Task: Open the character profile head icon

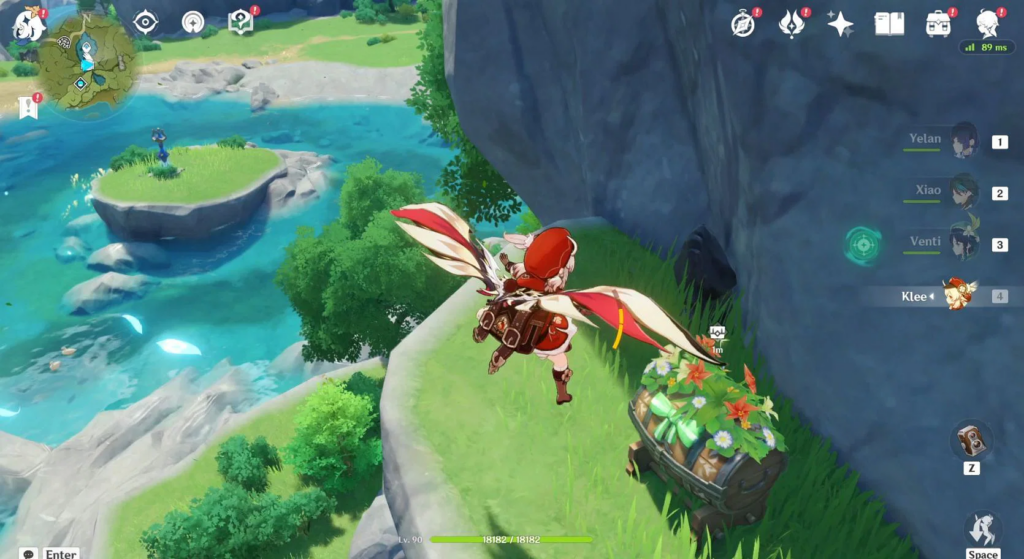Action: [987, 22]
